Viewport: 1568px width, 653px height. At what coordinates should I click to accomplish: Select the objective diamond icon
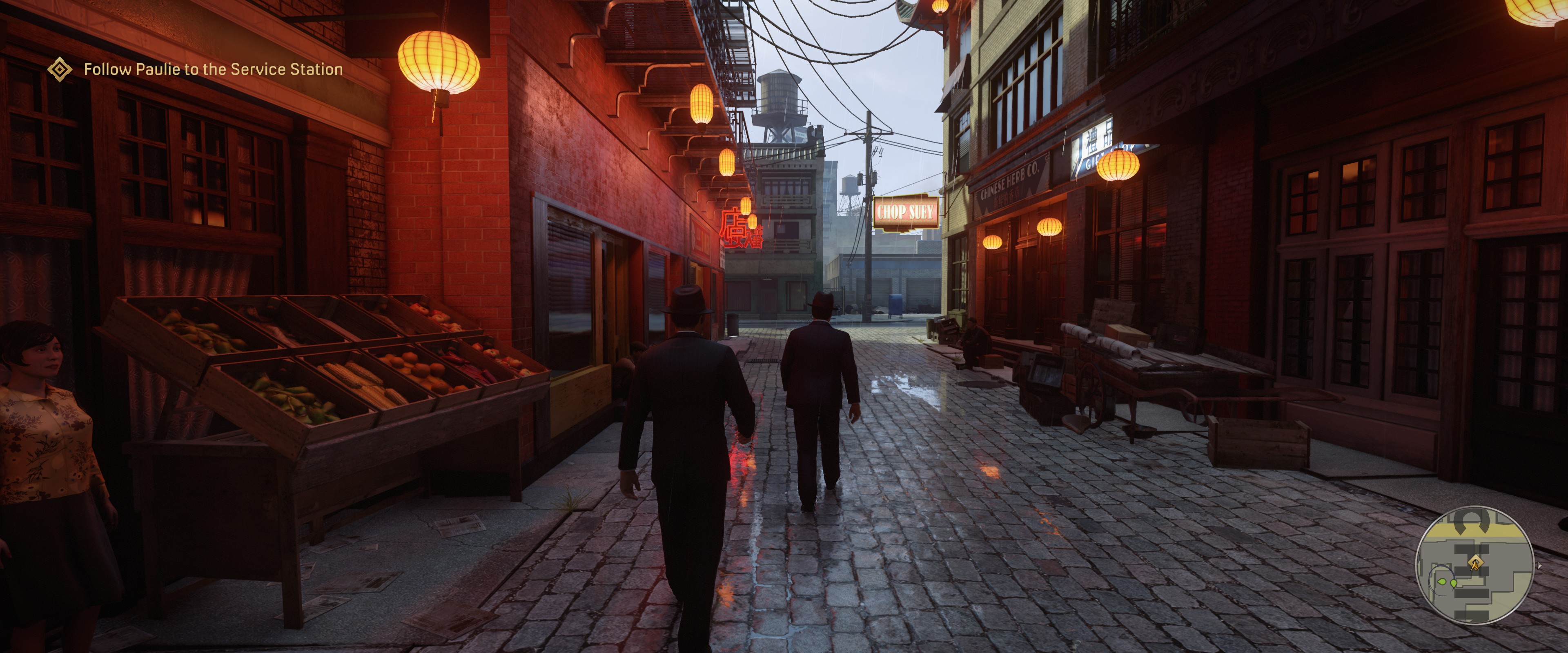(x=60, y=69)
